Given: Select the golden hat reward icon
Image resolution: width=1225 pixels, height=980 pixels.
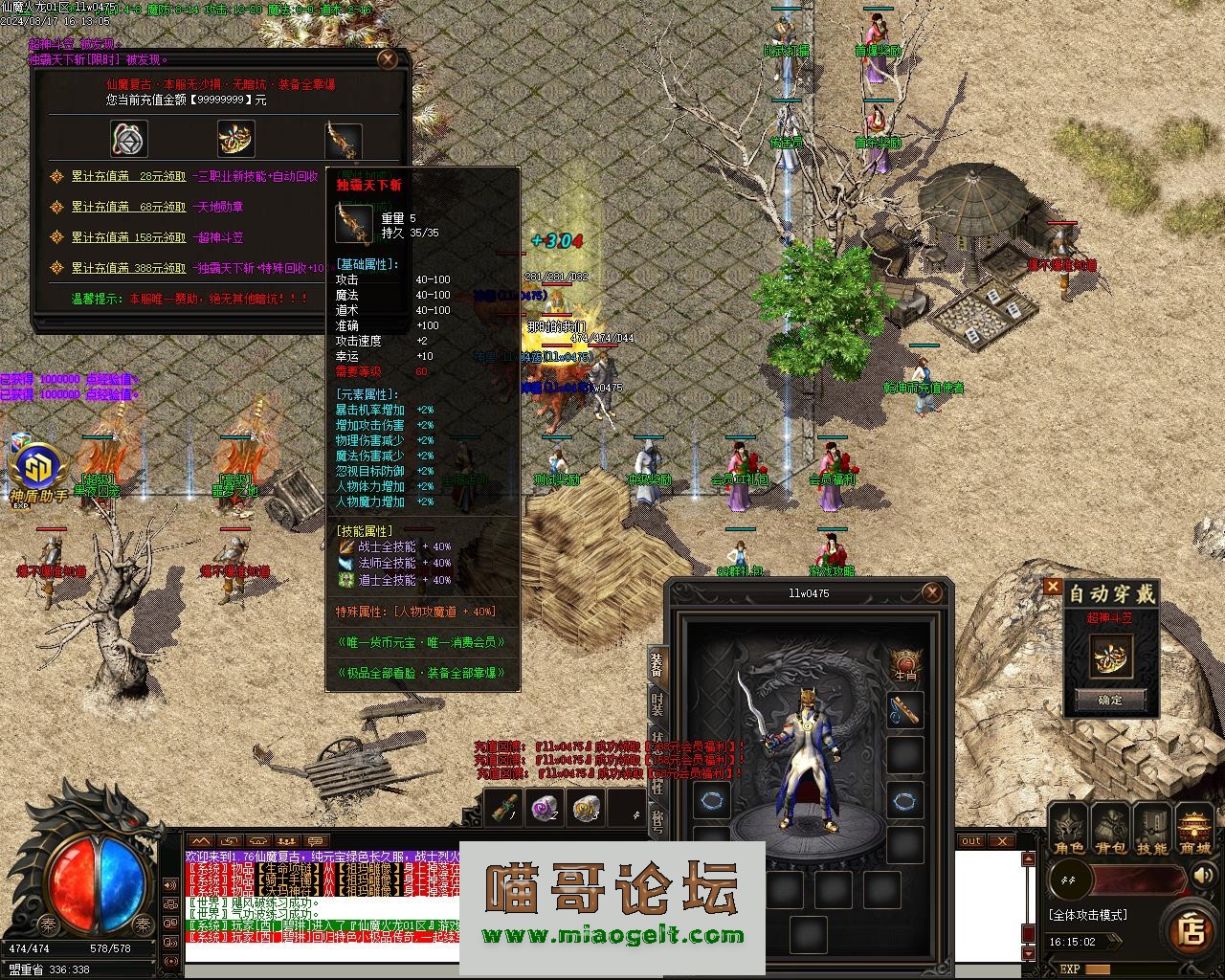Looking at the screenshot, I should pyautogui.click(x=235, y=139).
